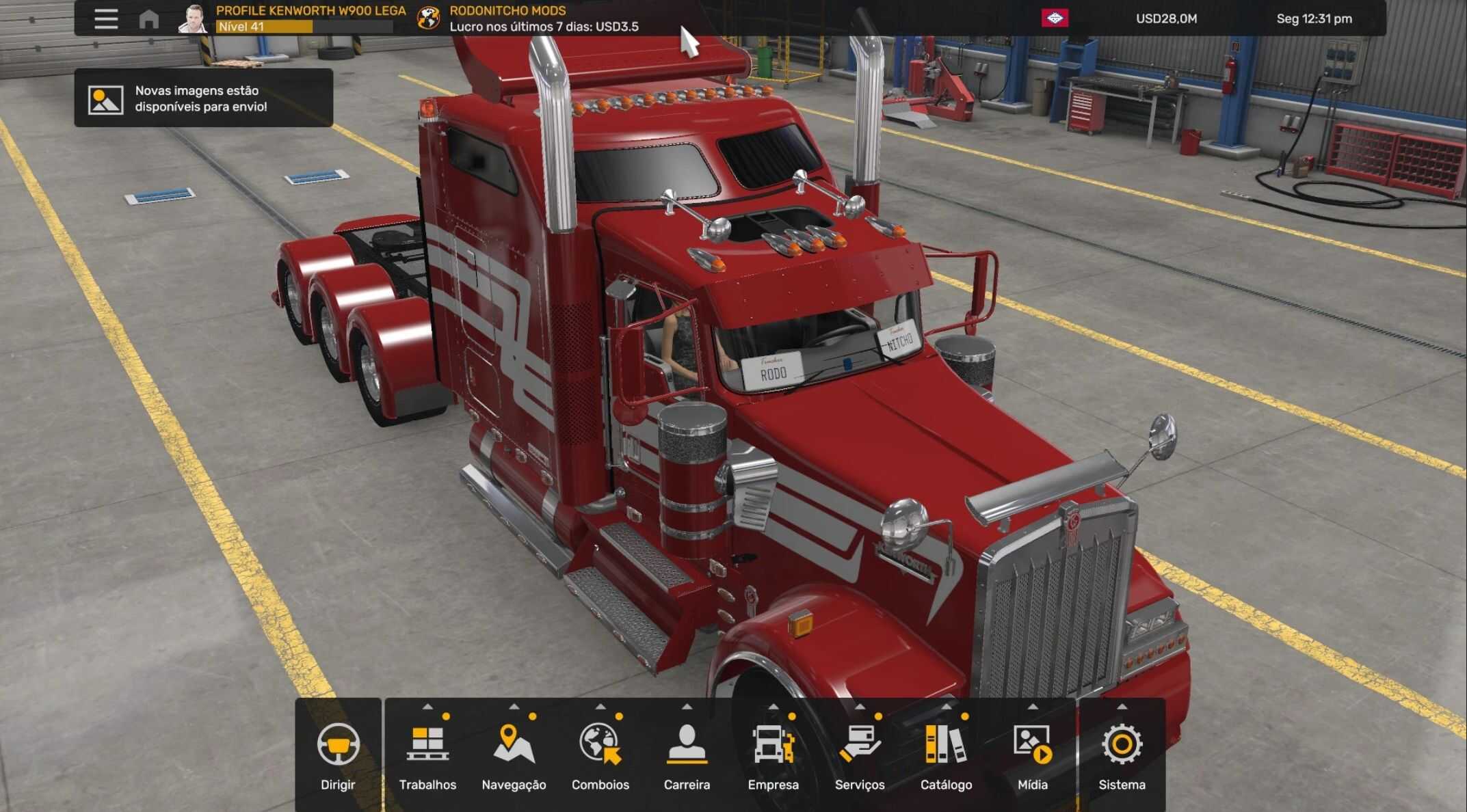Open the Catálogo menu

coord(946,754)
